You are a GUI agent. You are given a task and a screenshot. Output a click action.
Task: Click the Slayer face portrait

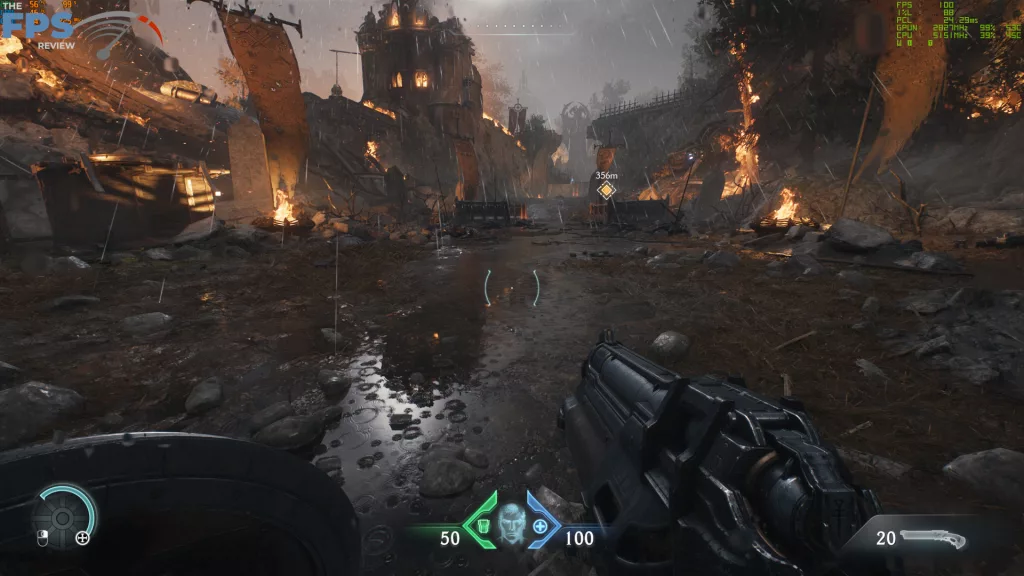click(512, 521)
